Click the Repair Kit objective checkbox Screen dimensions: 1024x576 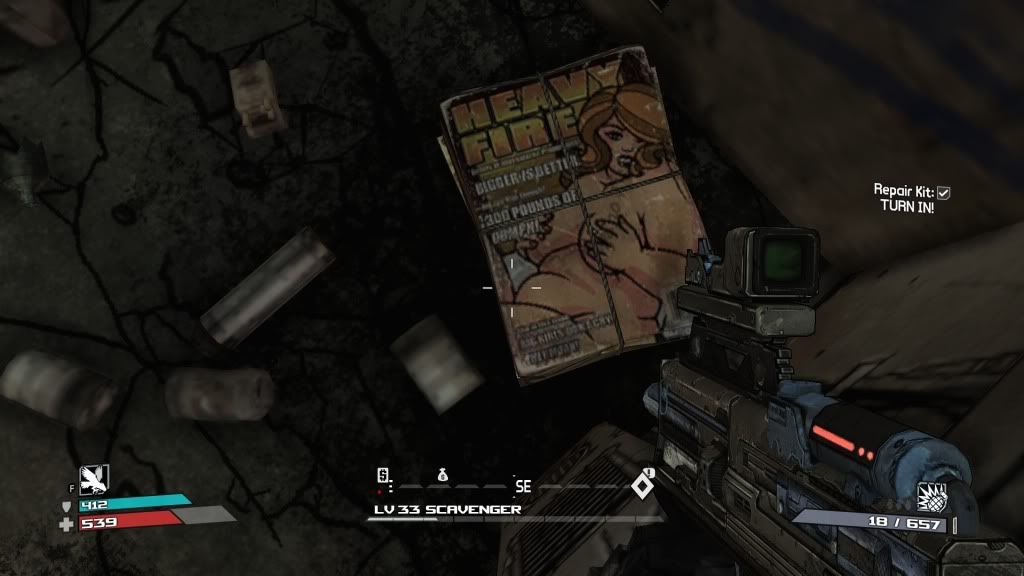point(943,191)
